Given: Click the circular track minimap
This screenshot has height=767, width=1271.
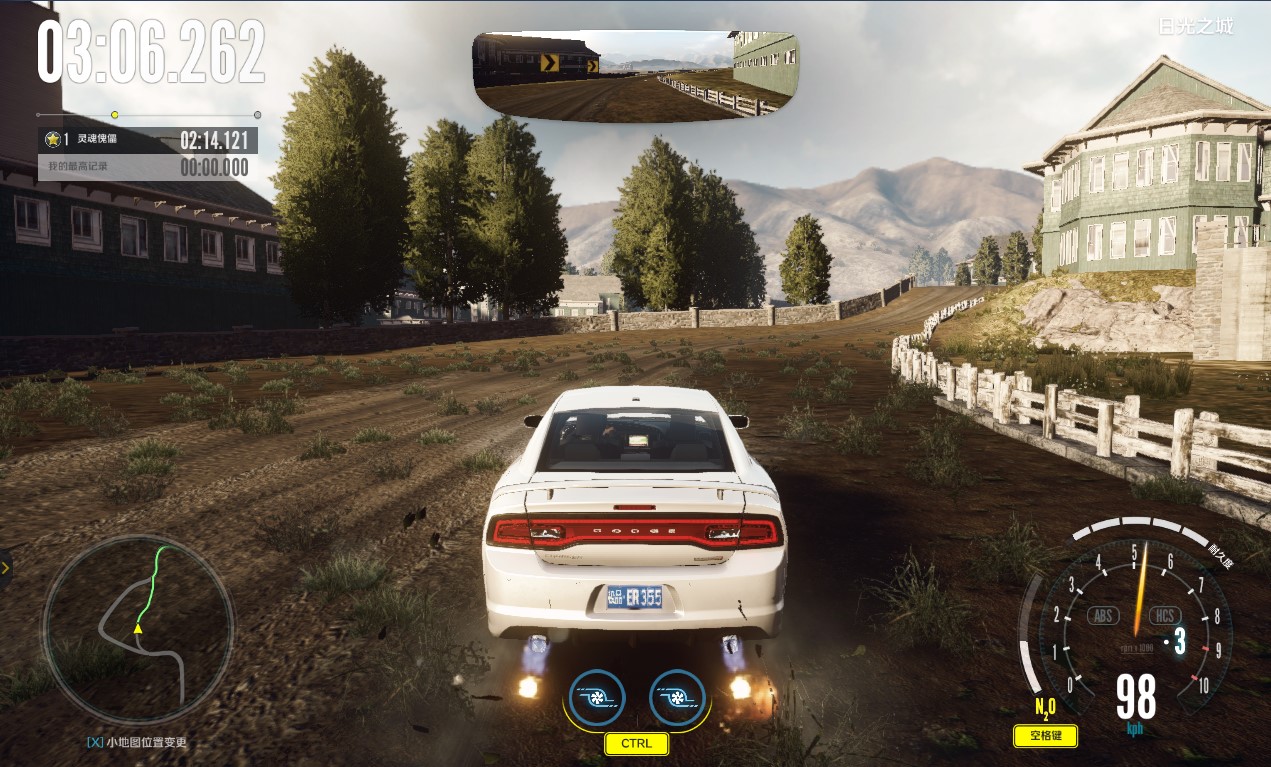Looking at the screenshot, I should [138, 630].
